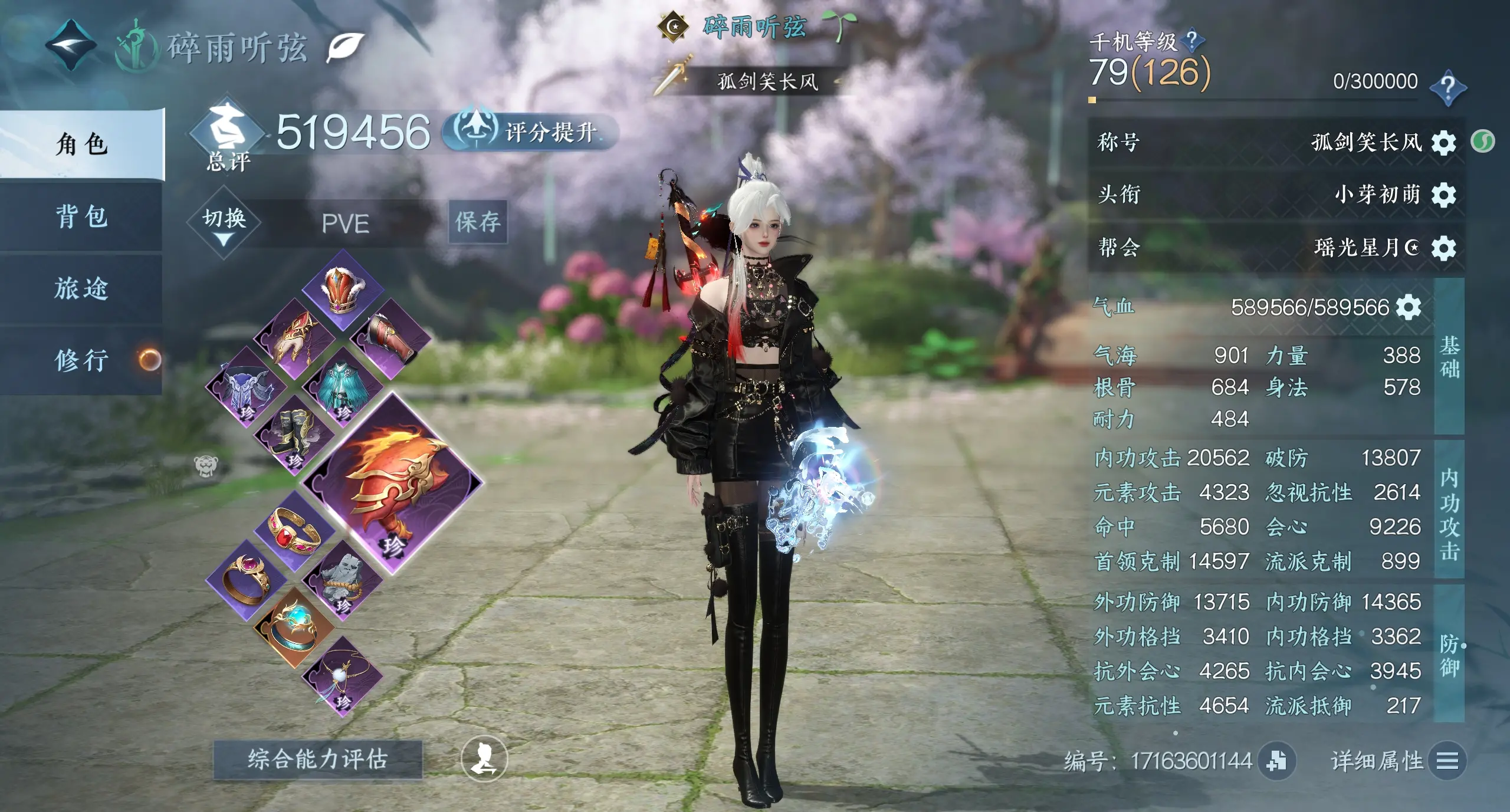1510x812 pixels.
Task: Select the large flaming weapon slot
Action: coord(393,482)
